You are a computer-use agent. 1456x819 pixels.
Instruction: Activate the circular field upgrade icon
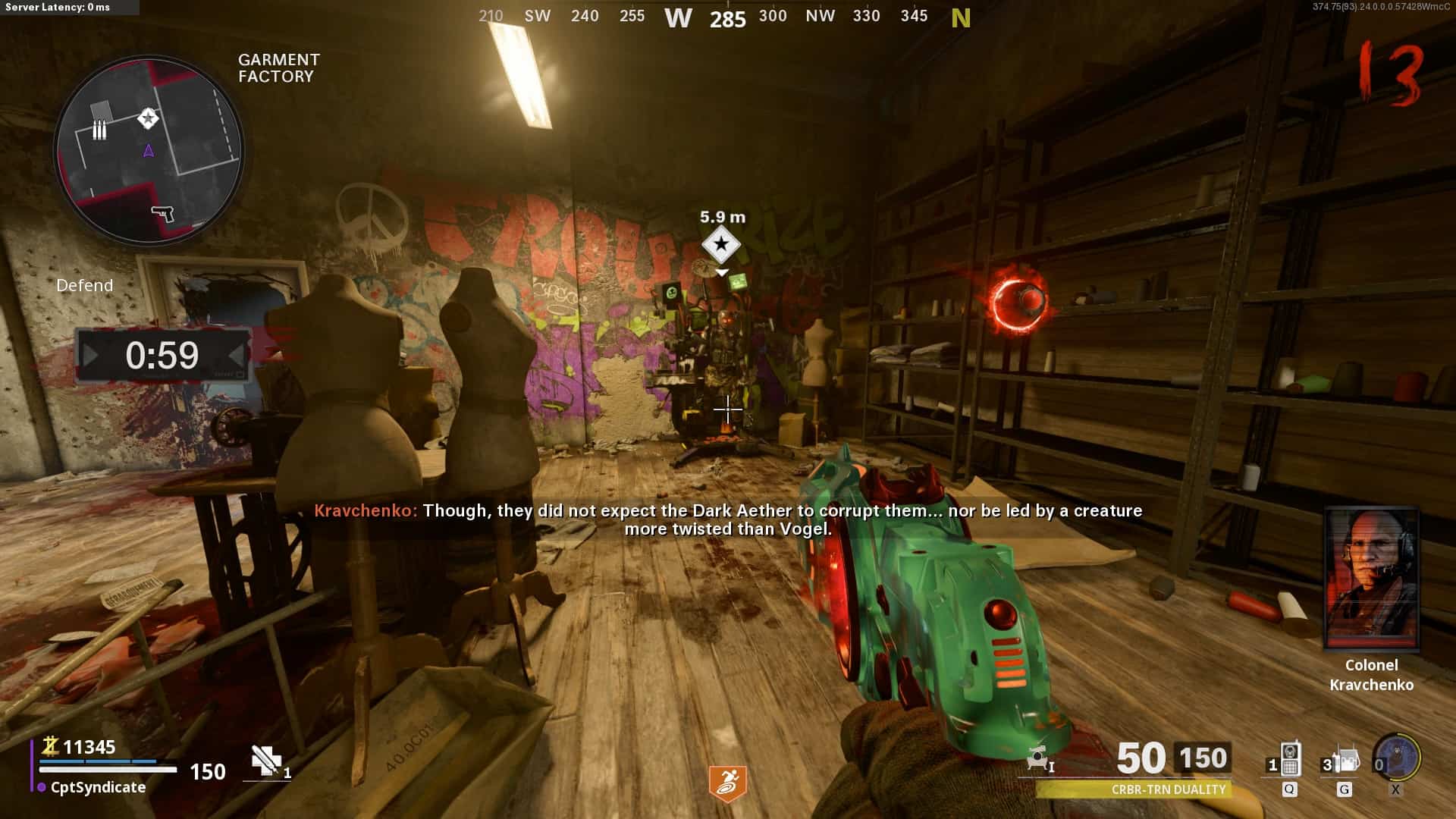tap(1398, 757)
